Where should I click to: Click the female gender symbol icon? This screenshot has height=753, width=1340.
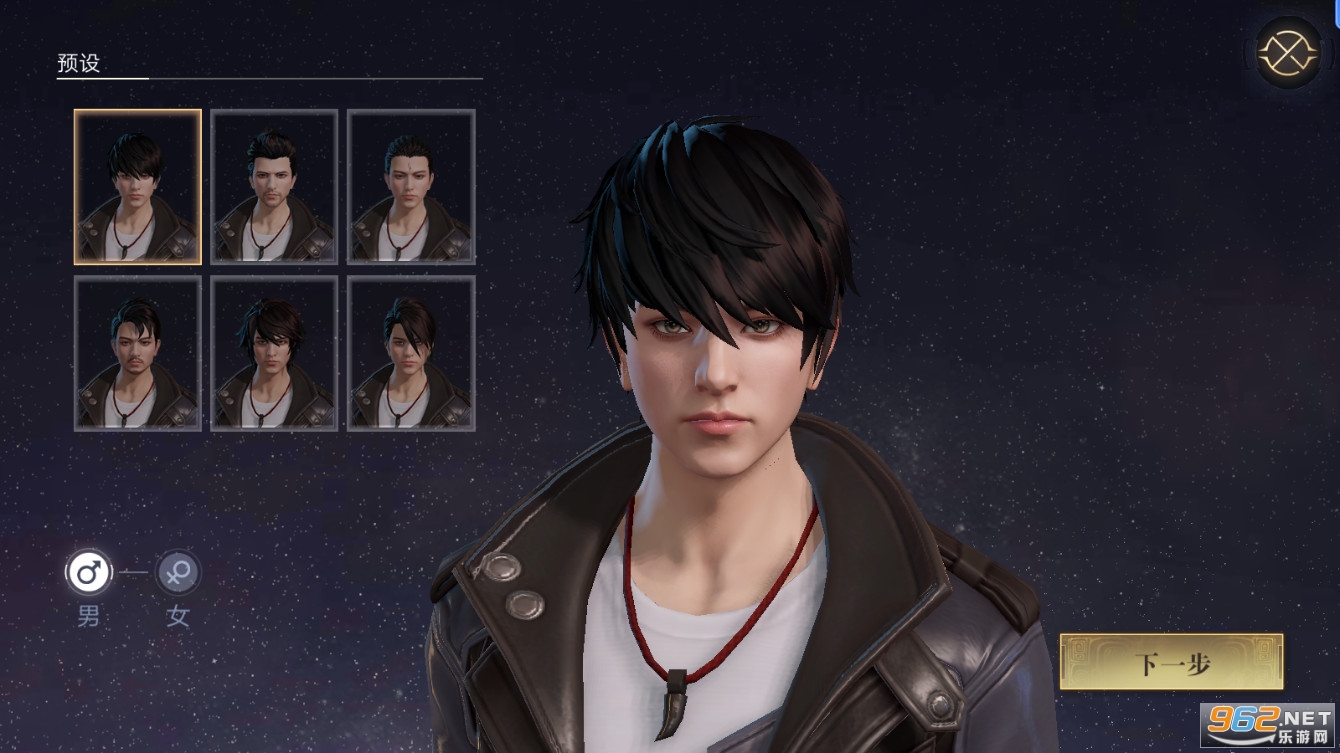click(178, 572)
